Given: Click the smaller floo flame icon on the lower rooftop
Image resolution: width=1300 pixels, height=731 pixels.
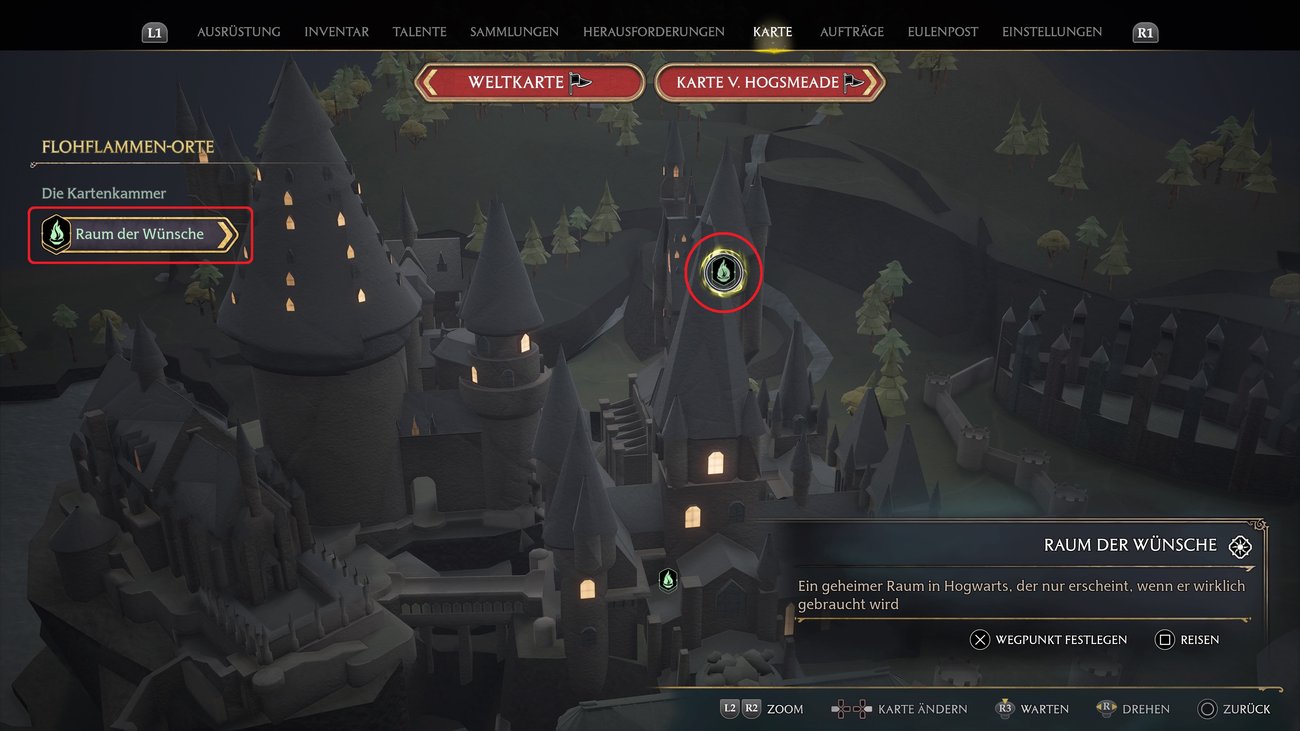Looking at the screenshot, I should (668, 578).
